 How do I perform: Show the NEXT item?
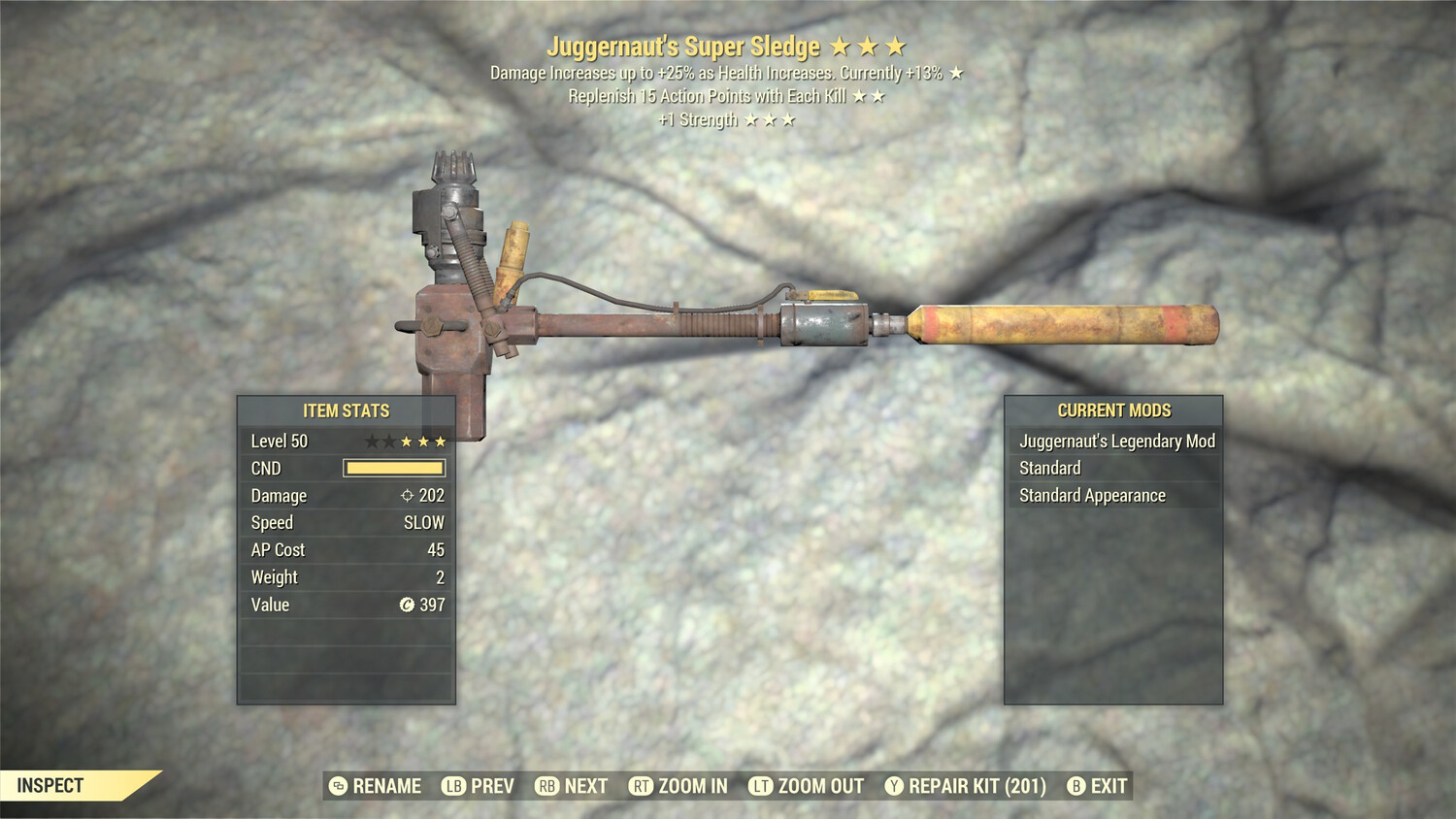(572, 786)
